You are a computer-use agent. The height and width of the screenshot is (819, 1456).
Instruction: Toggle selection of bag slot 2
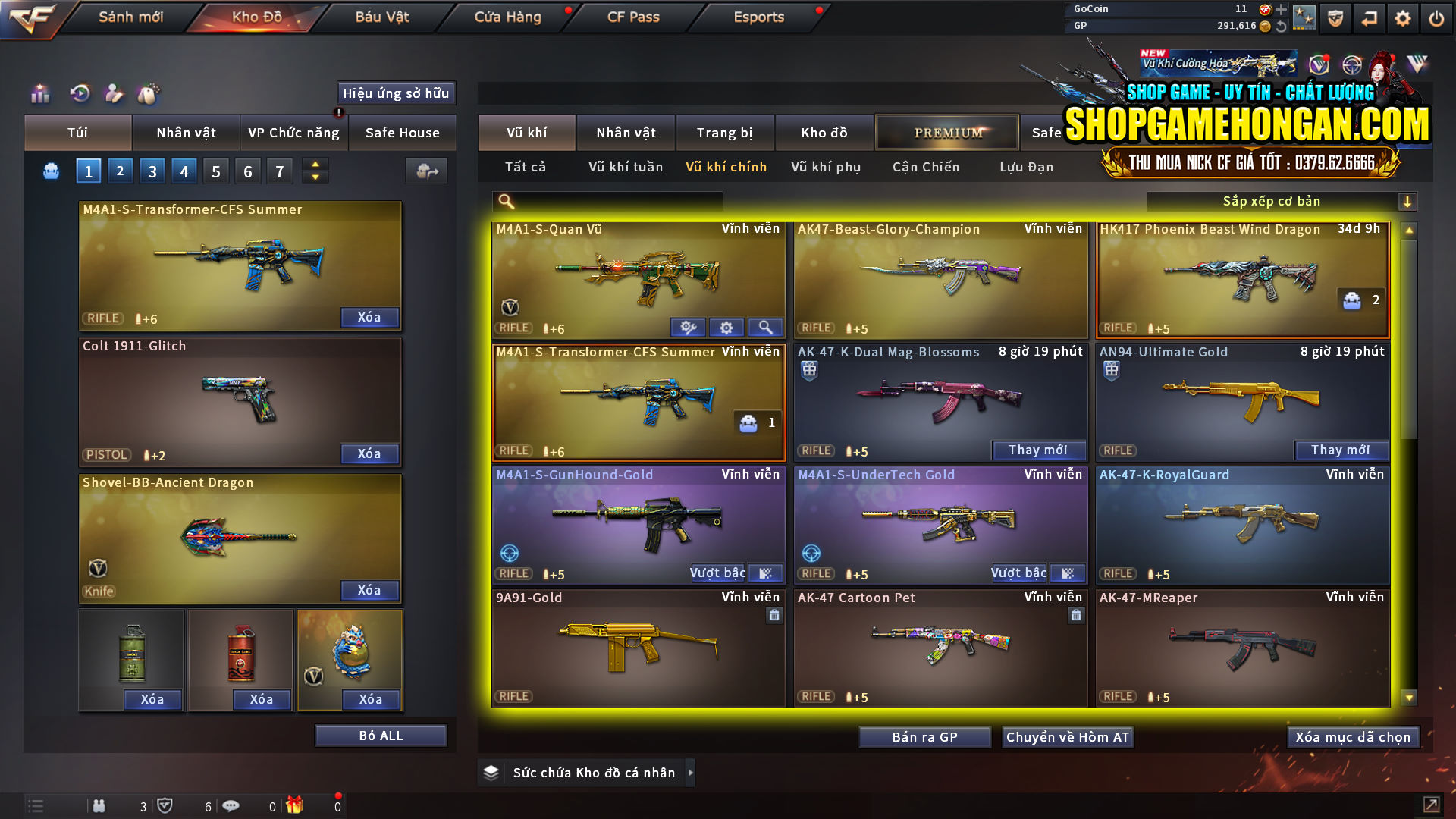tap(120, 171)
